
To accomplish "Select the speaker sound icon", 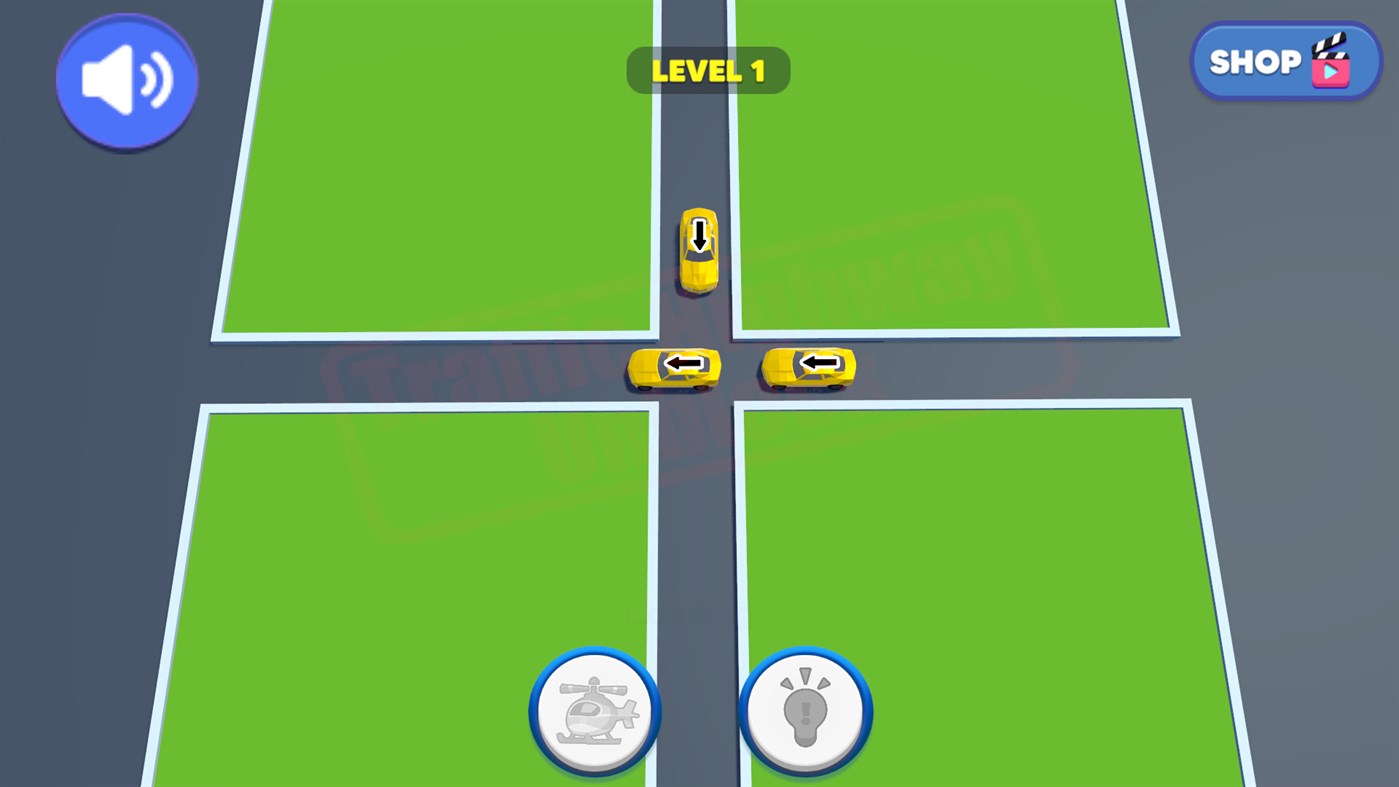I will click(x=126, y=80).
